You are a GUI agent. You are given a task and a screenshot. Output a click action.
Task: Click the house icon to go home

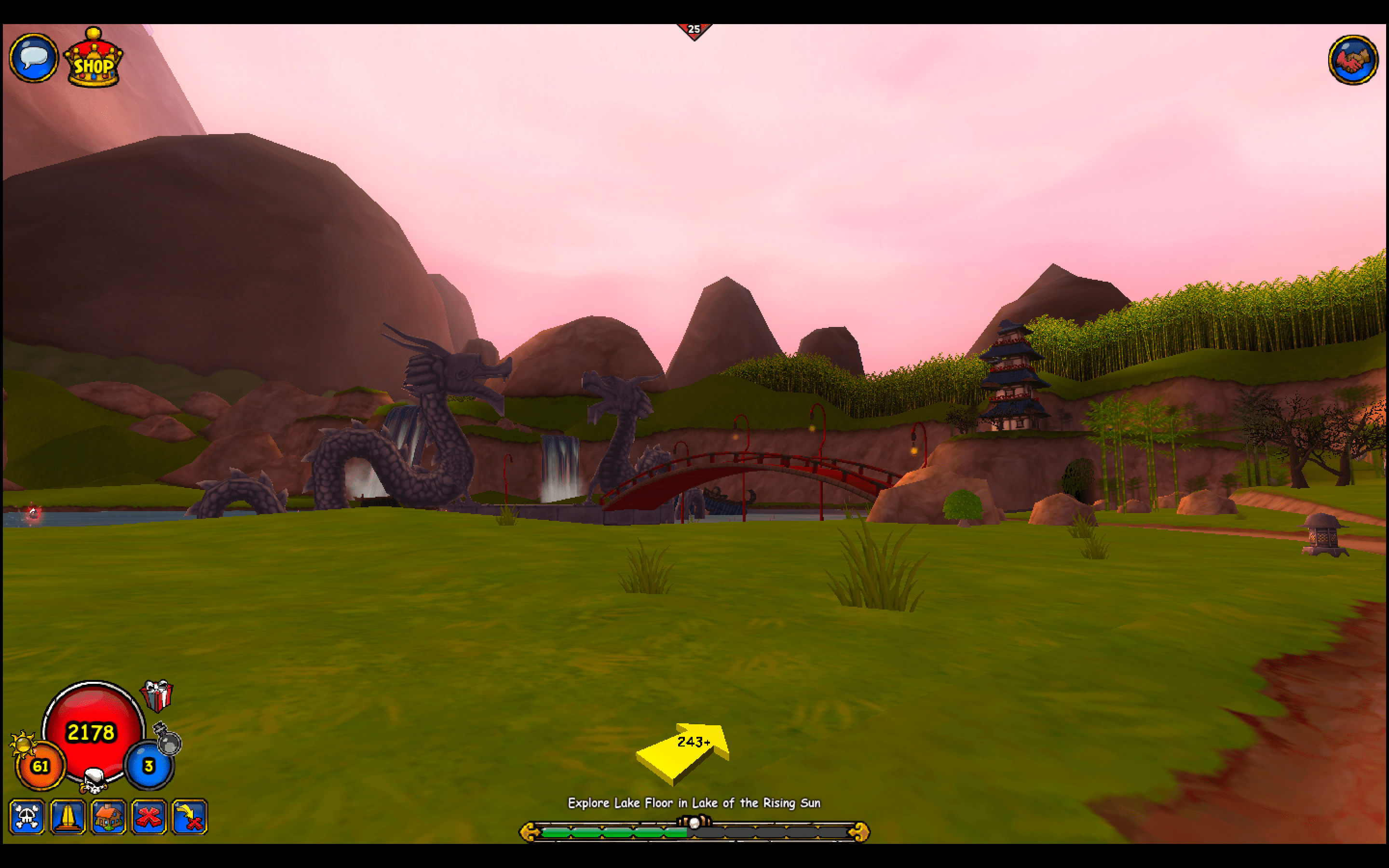coord(109,817)
